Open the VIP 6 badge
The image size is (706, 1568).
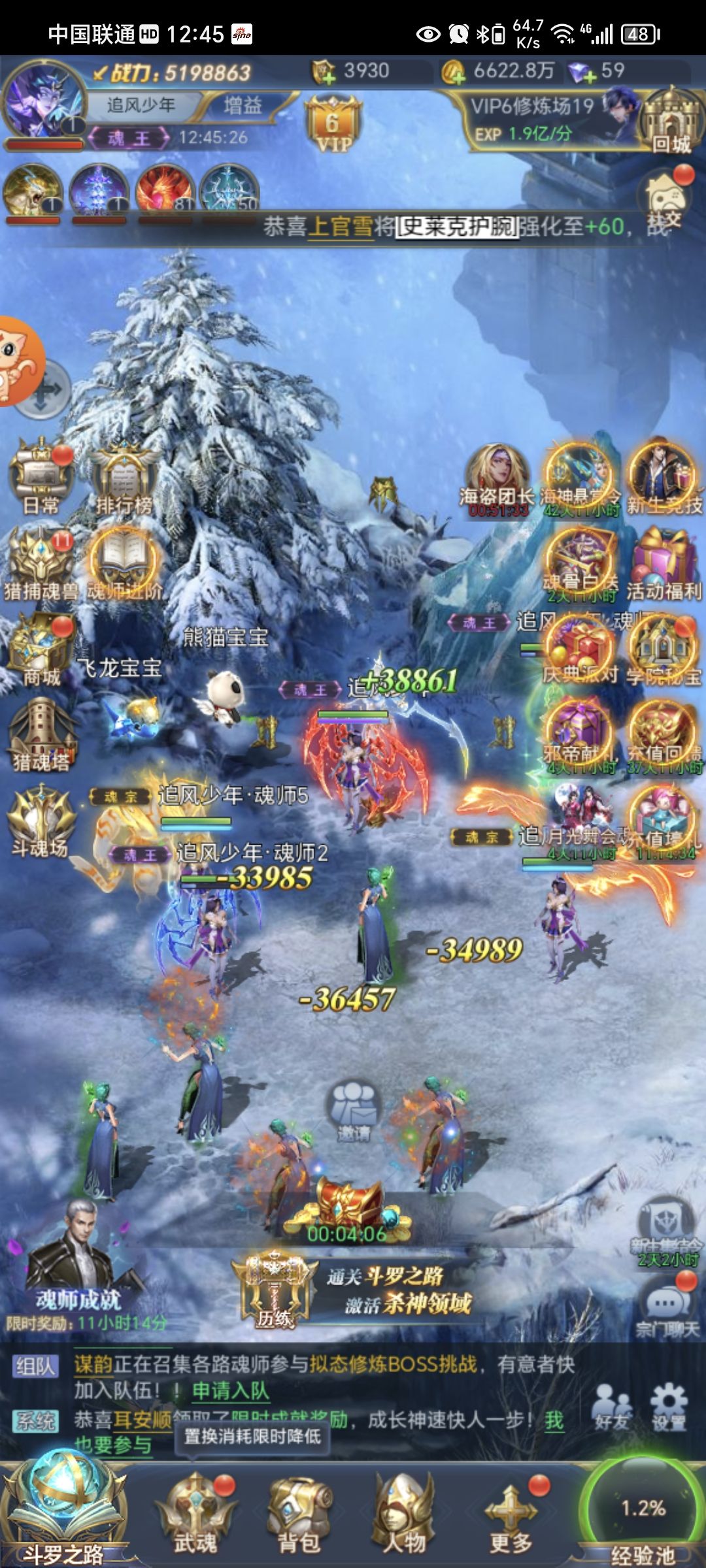click(x=333, y=125)
